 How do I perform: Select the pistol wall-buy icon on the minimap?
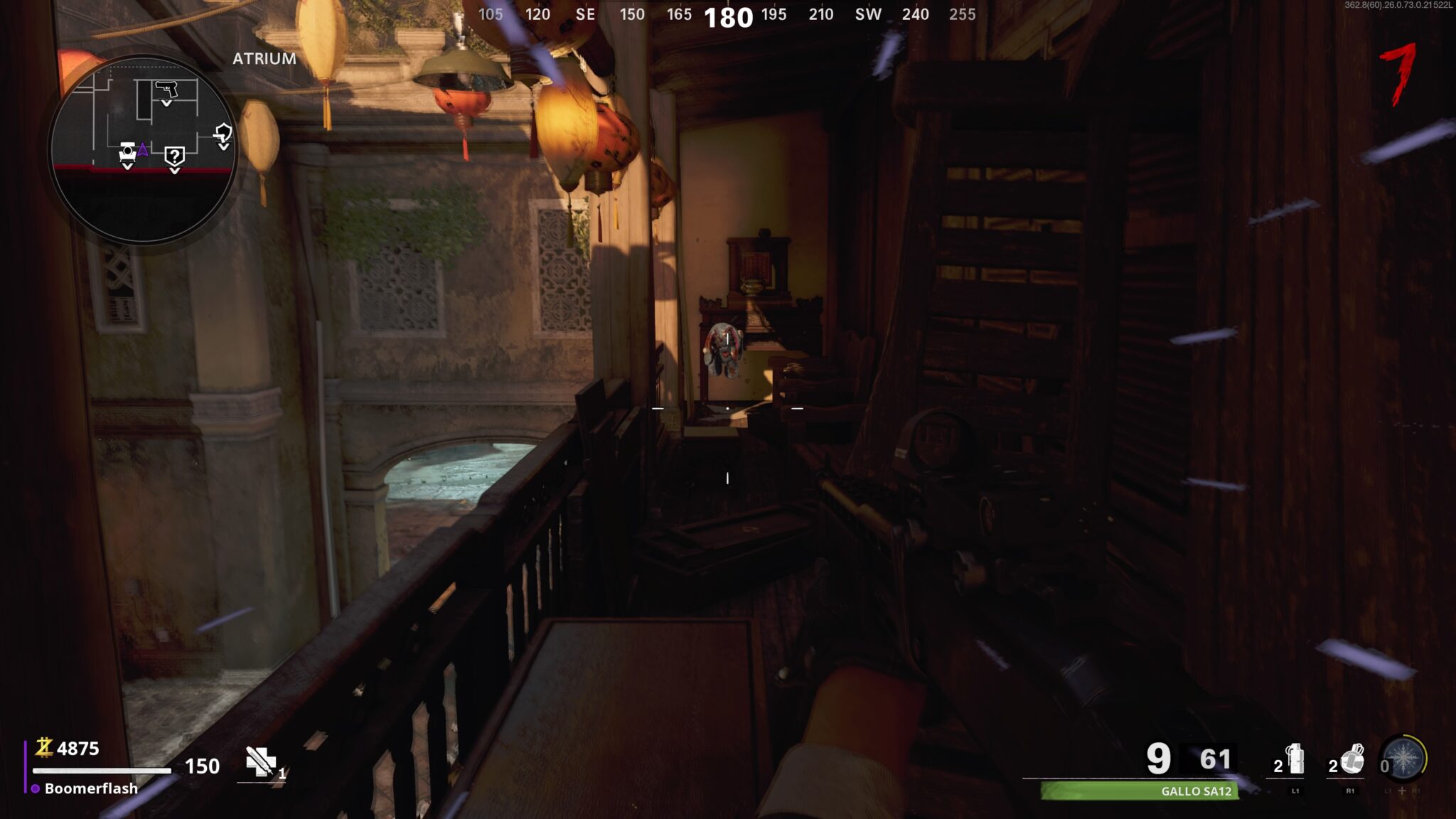tap(166, 89)
